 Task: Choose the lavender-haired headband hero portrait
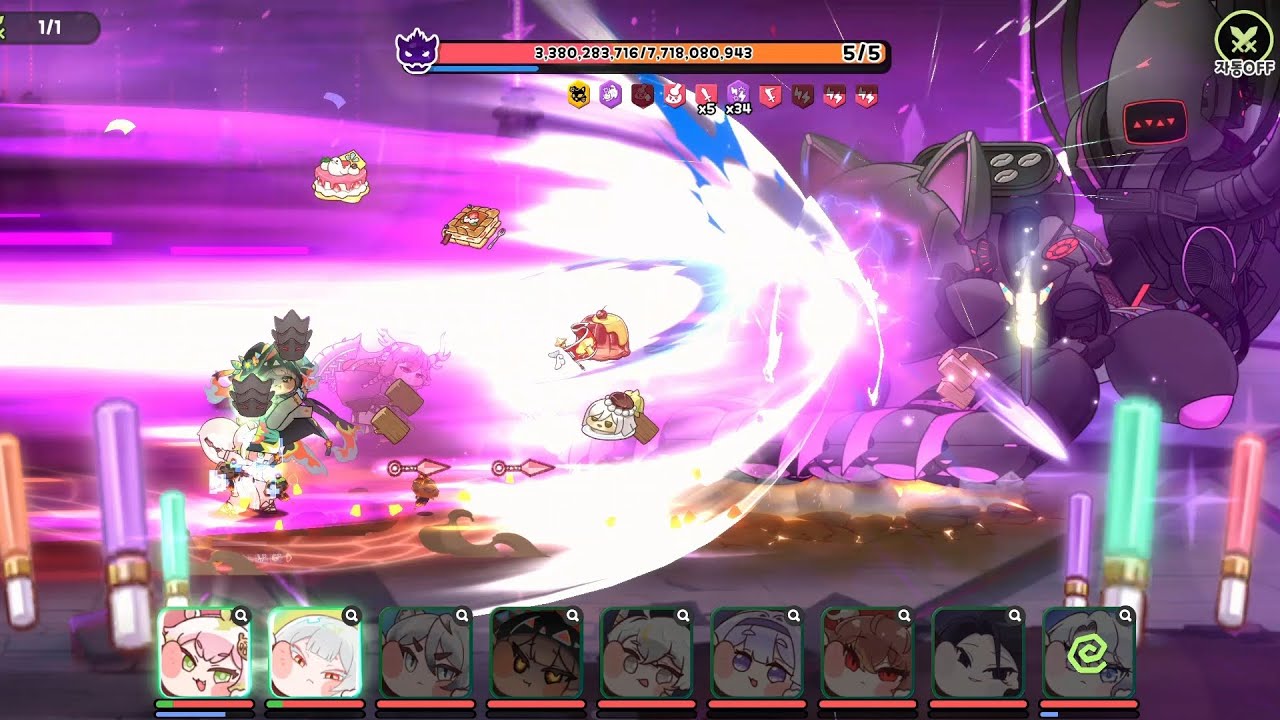[757, 654]
